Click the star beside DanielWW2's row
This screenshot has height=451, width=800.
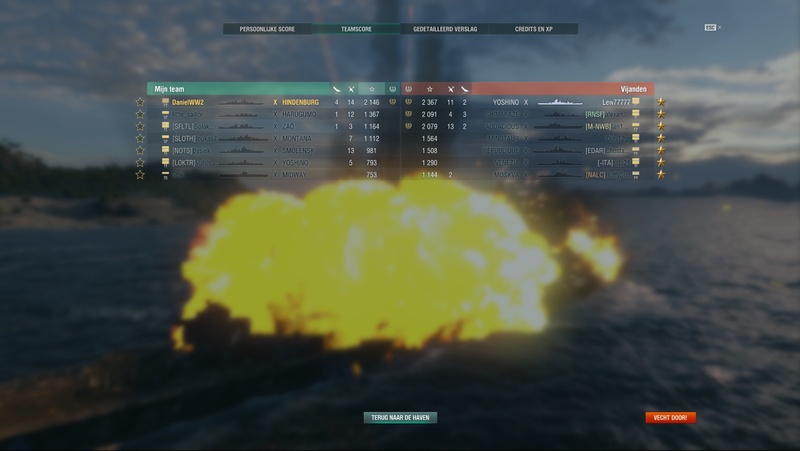point(140,102)
